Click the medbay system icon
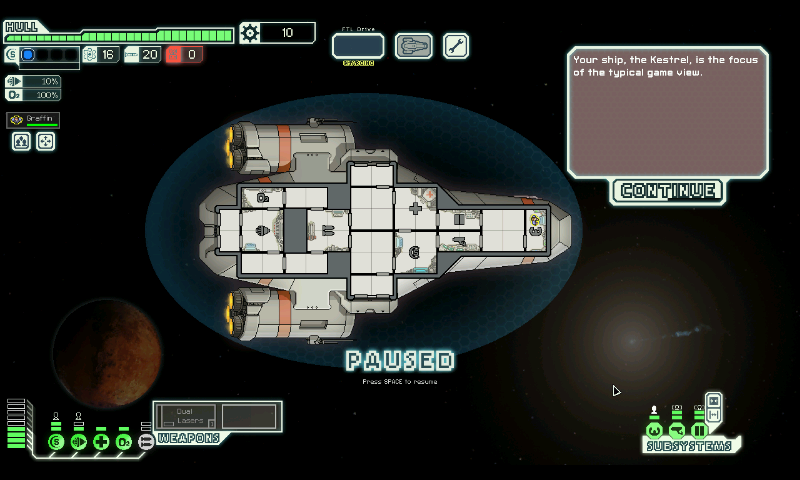 [x=101, y=441]
